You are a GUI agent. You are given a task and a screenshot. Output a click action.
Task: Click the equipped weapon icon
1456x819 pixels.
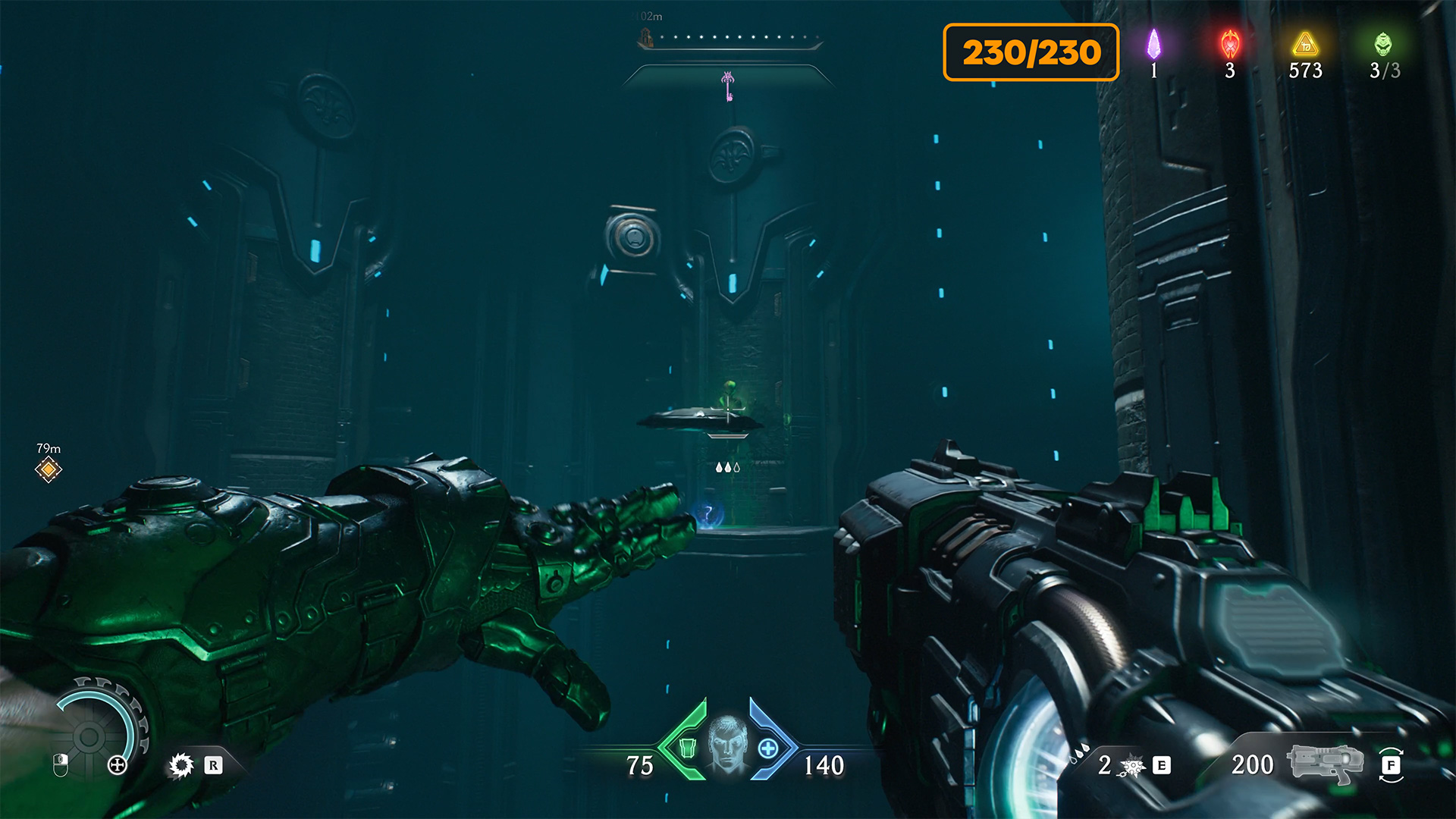tap(1324, 764)
